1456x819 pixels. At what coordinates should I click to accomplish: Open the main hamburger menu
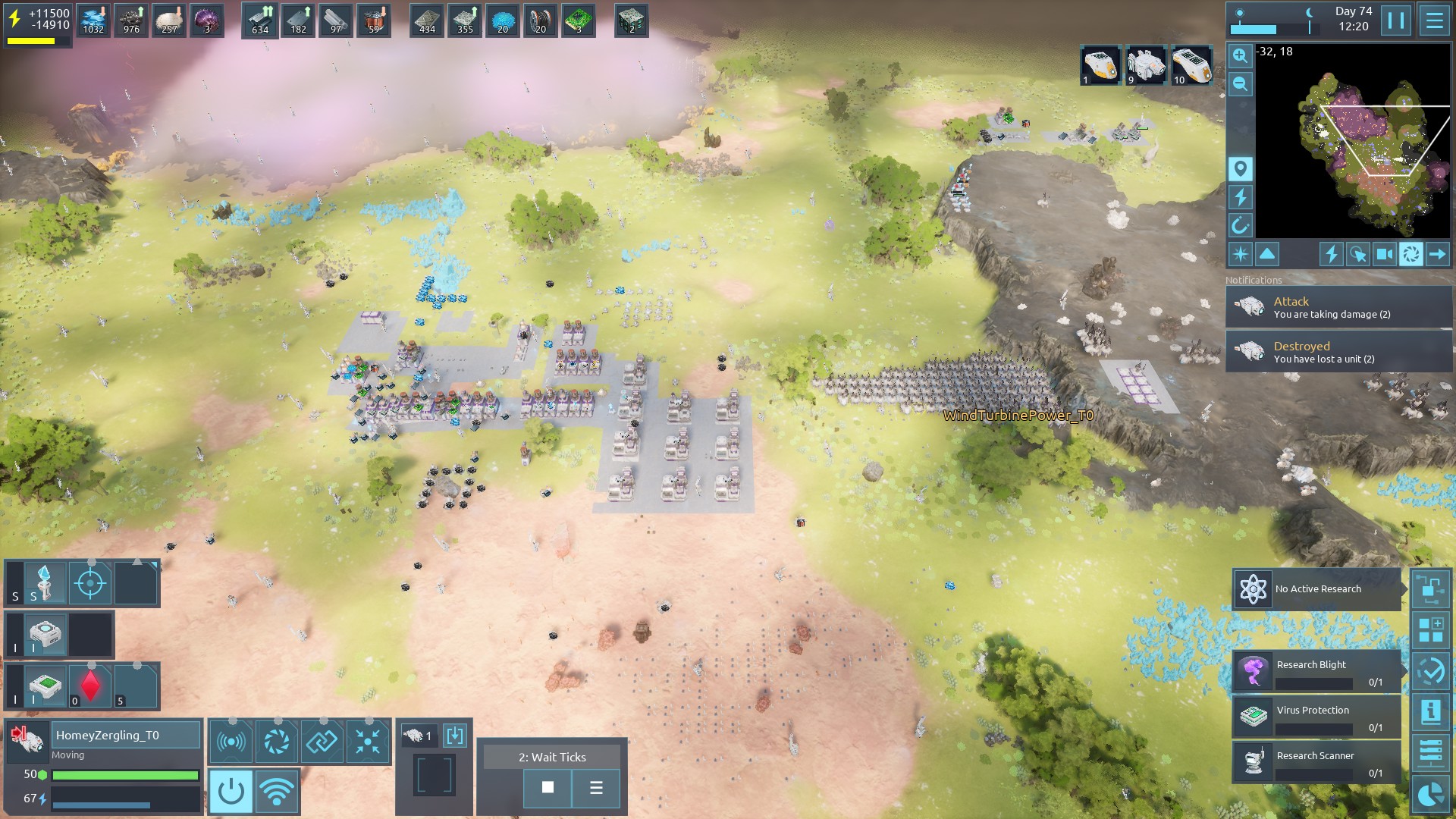1434,20
